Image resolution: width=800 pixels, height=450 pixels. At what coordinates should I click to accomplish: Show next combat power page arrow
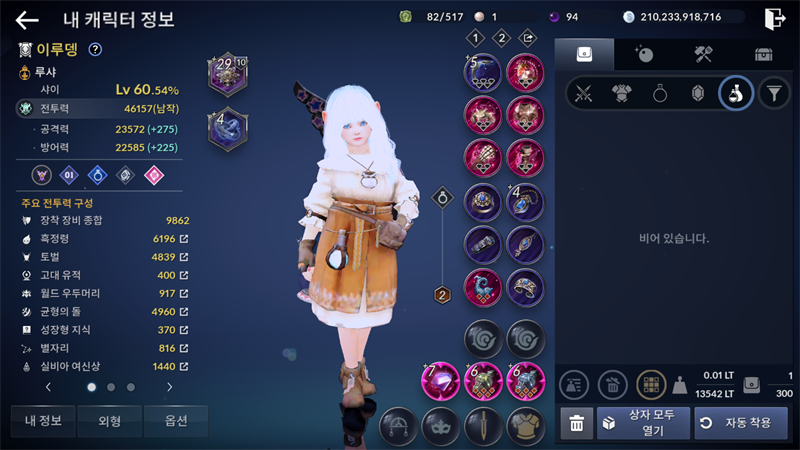point(169,386)
